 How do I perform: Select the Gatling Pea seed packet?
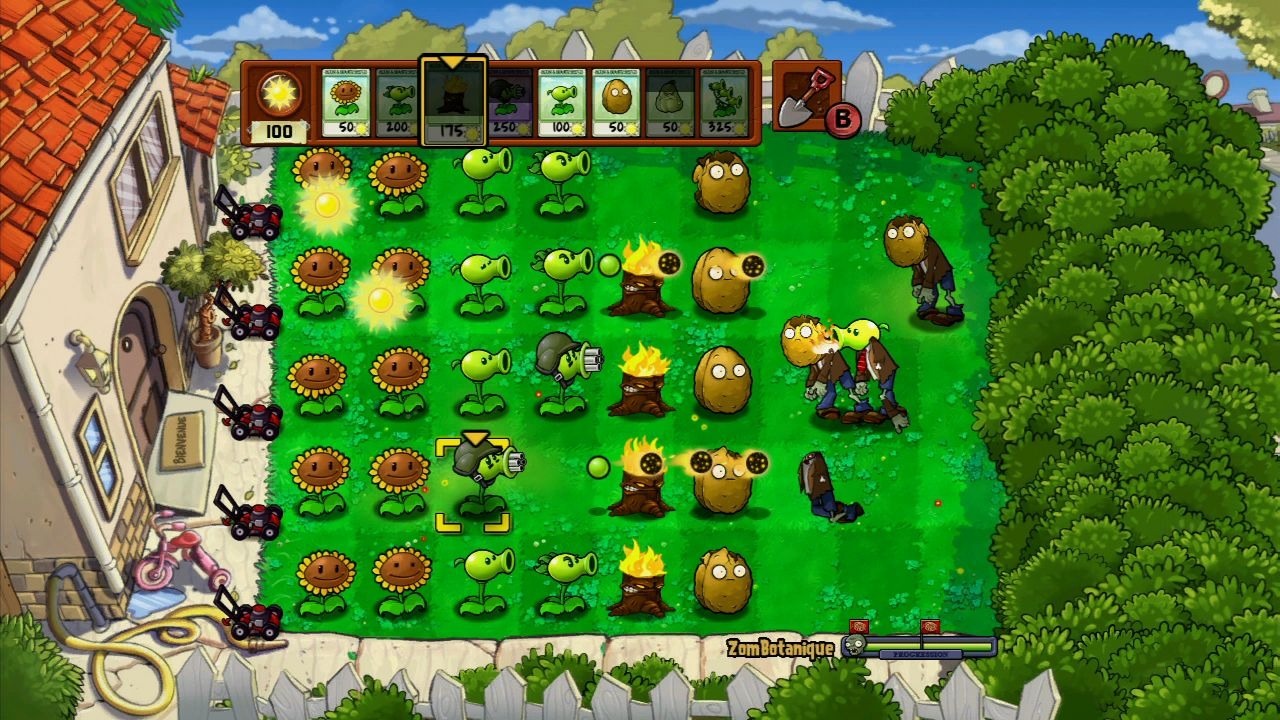(x=509, y=102)
